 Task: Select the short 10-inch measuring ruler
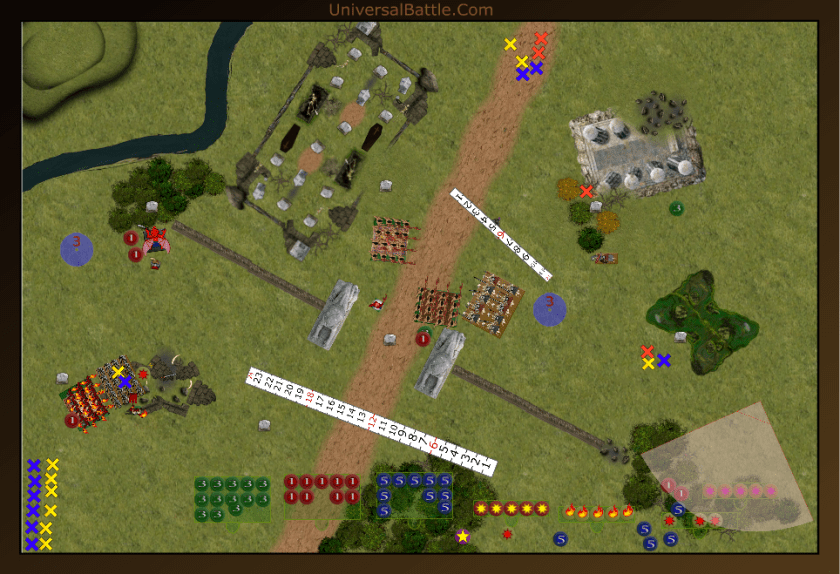[x=500, y=234]
